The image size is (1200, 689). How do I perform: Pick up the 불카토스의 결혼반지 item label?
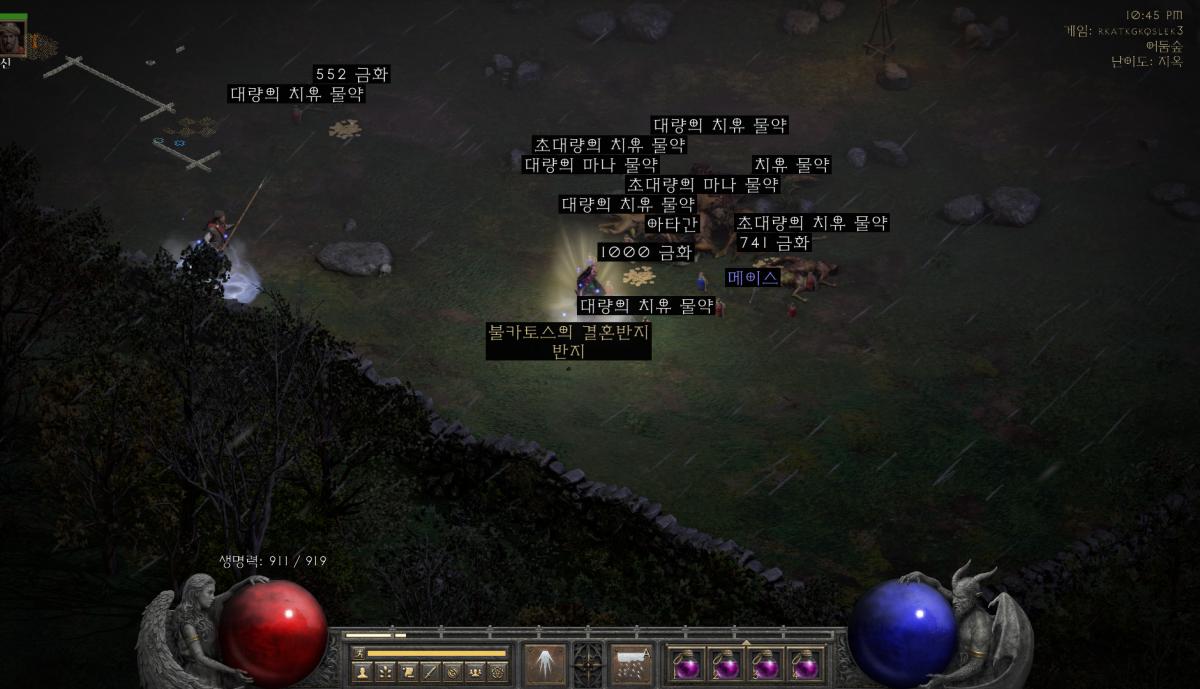[x=567, y=331]
